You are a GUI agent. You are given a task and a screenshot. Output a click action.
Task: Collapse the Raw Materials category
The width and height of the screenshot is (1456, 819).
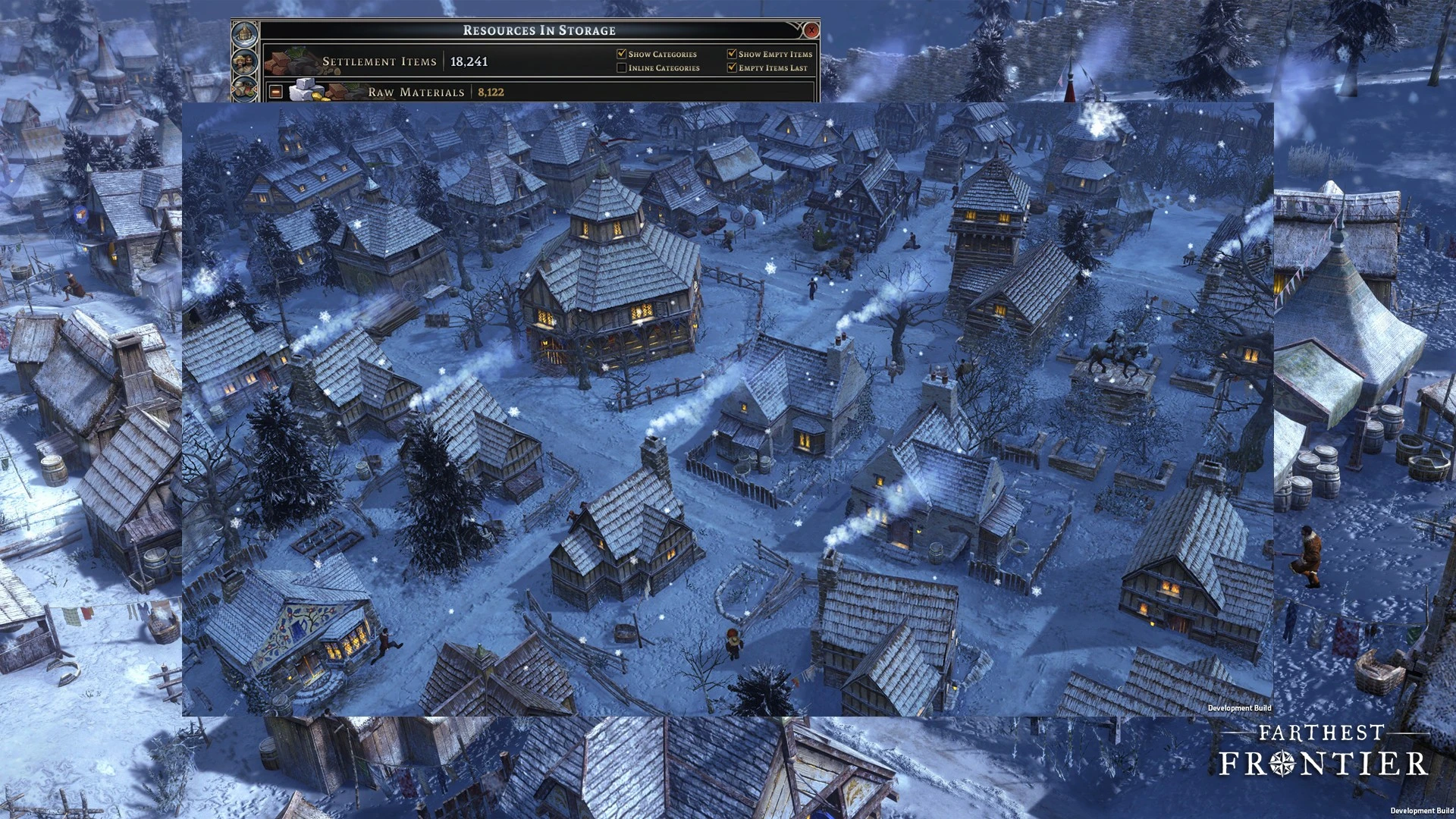(x=276, y=92)
